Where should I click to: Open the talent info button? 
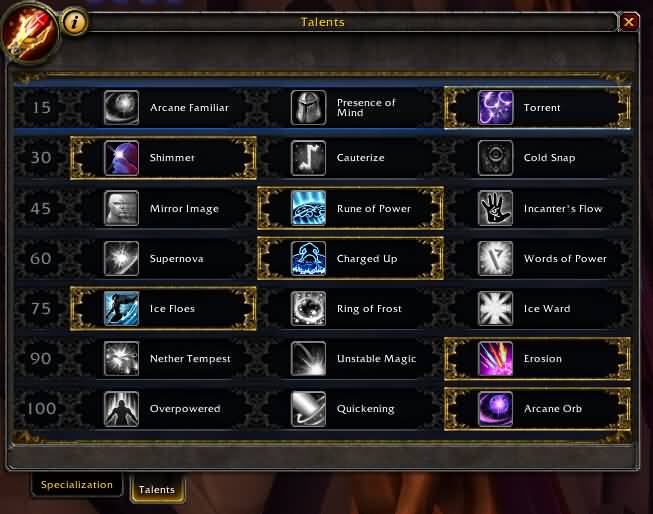coord(75,21)
